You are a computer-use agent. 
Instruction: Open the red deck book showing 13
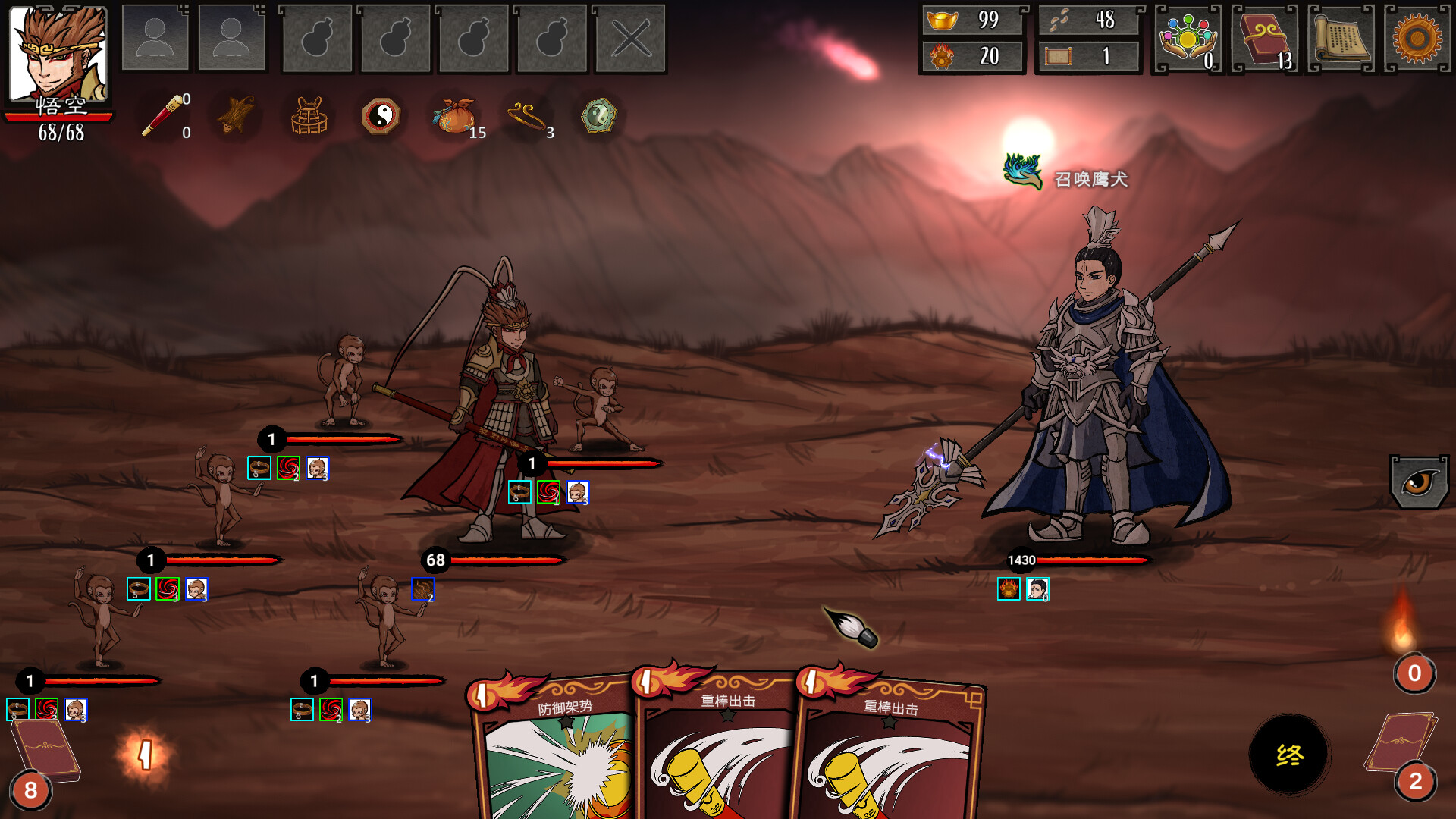click(x=1264, y=39)
